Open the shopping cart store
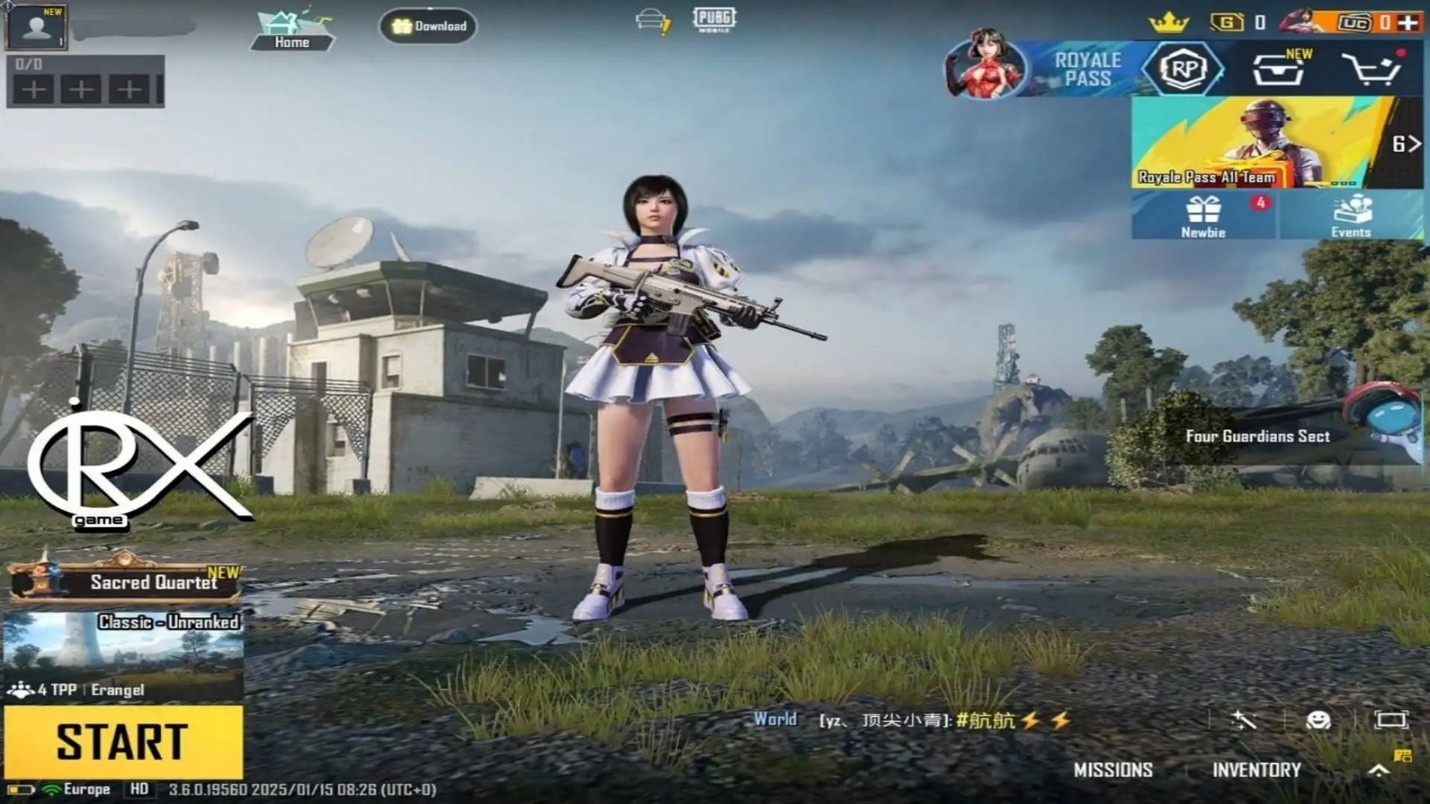The image size is (1430, 804). tap(1372, 70)
